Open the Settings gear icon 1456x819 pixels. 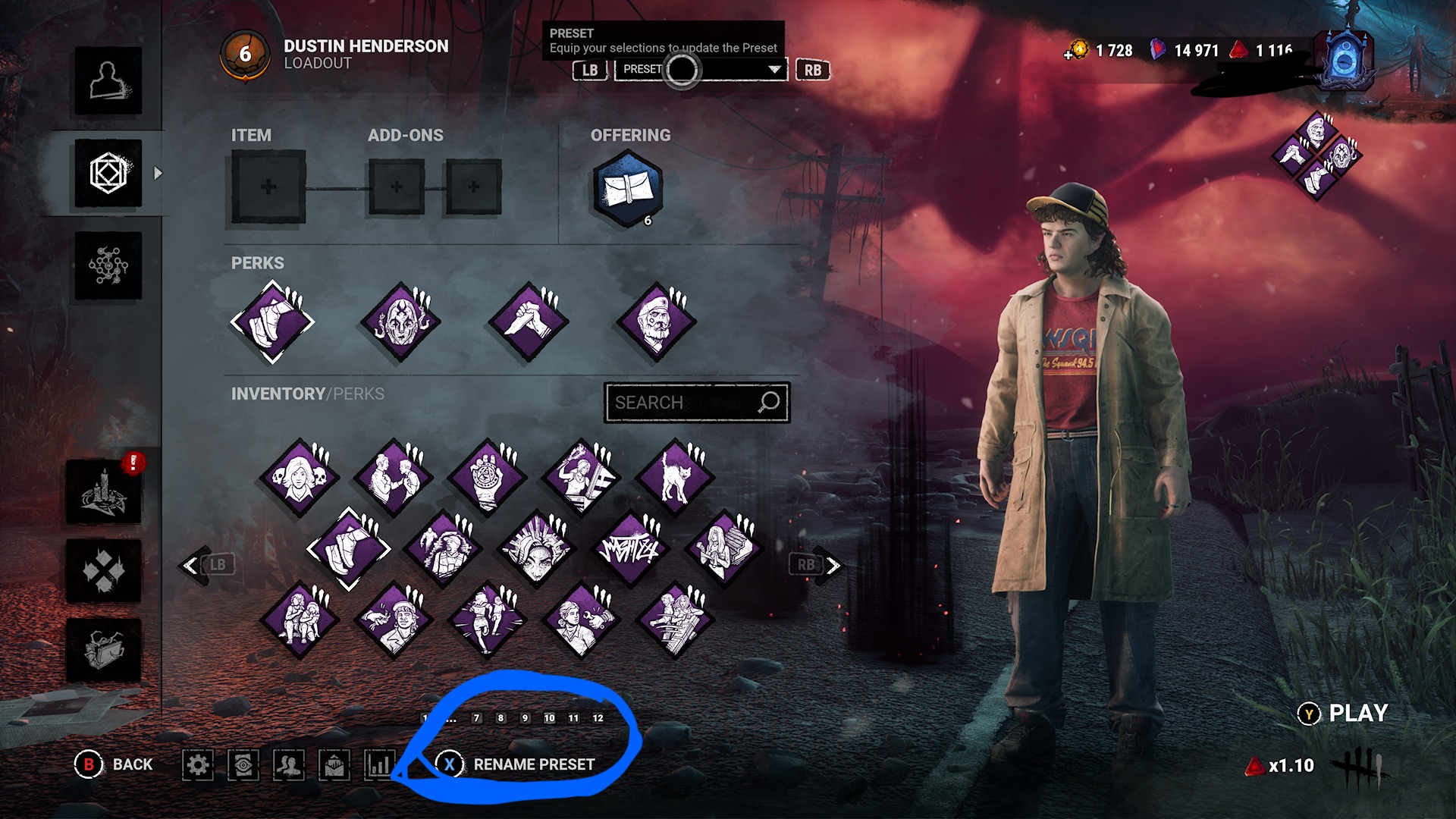click(198, 764)
